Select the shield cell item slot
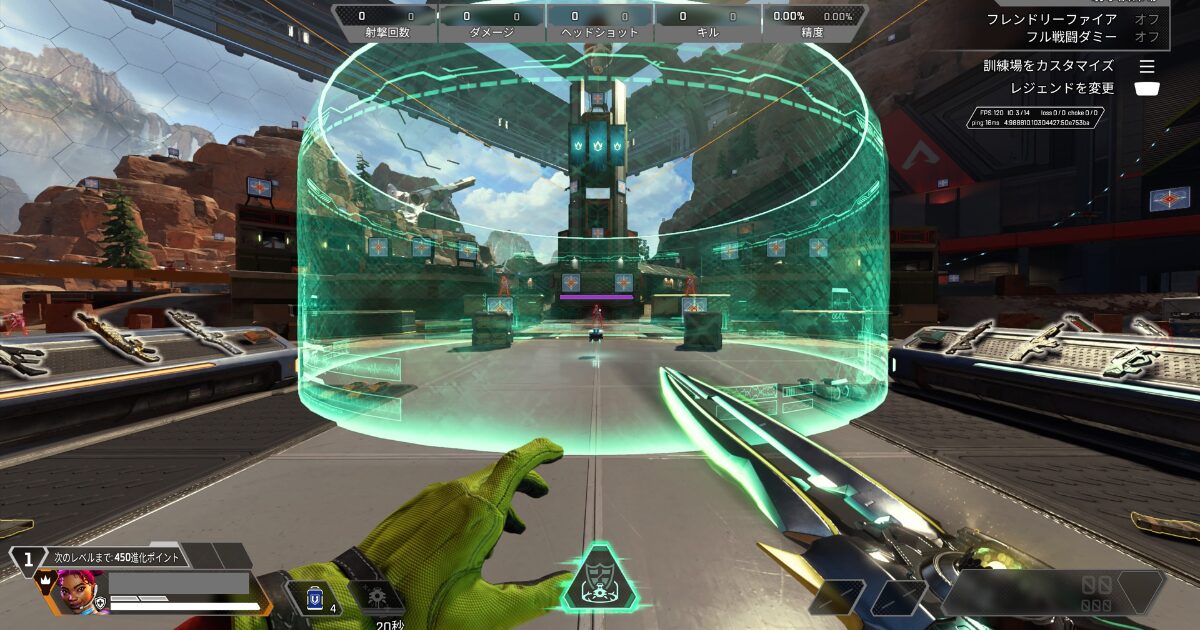This screenshot has height=630, width=1200. pyautogui.click(x=314, y=598)
